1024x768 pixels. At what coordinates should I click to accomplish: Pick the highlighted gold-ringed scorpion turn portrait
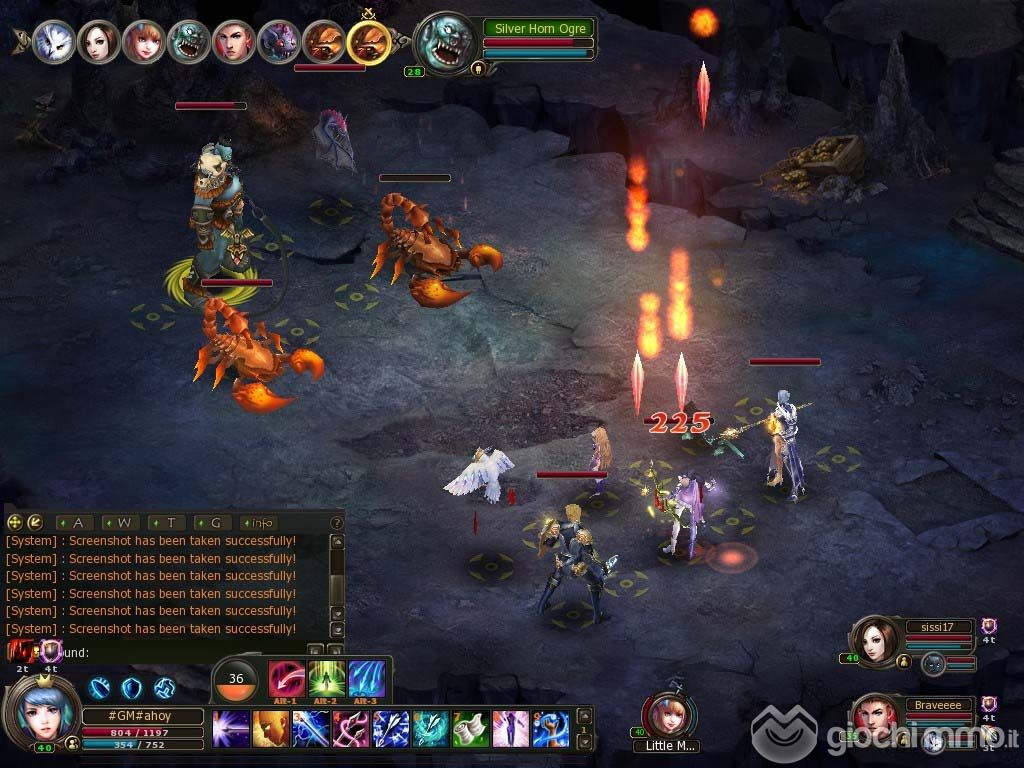pyautogui.click(x=369, y=42)
